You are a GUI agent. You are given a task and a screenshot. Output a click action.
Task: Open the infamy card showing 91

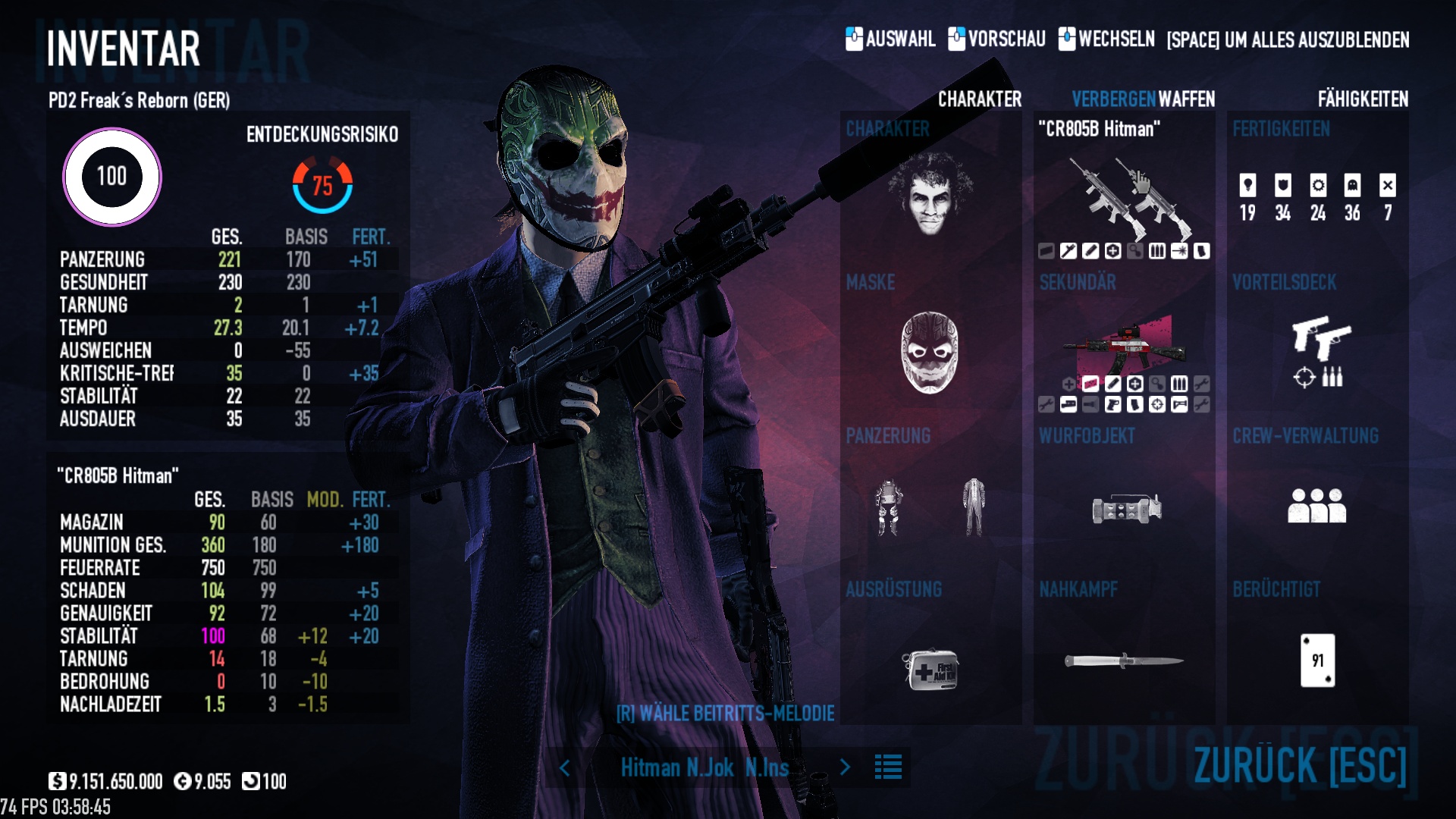1317,661
